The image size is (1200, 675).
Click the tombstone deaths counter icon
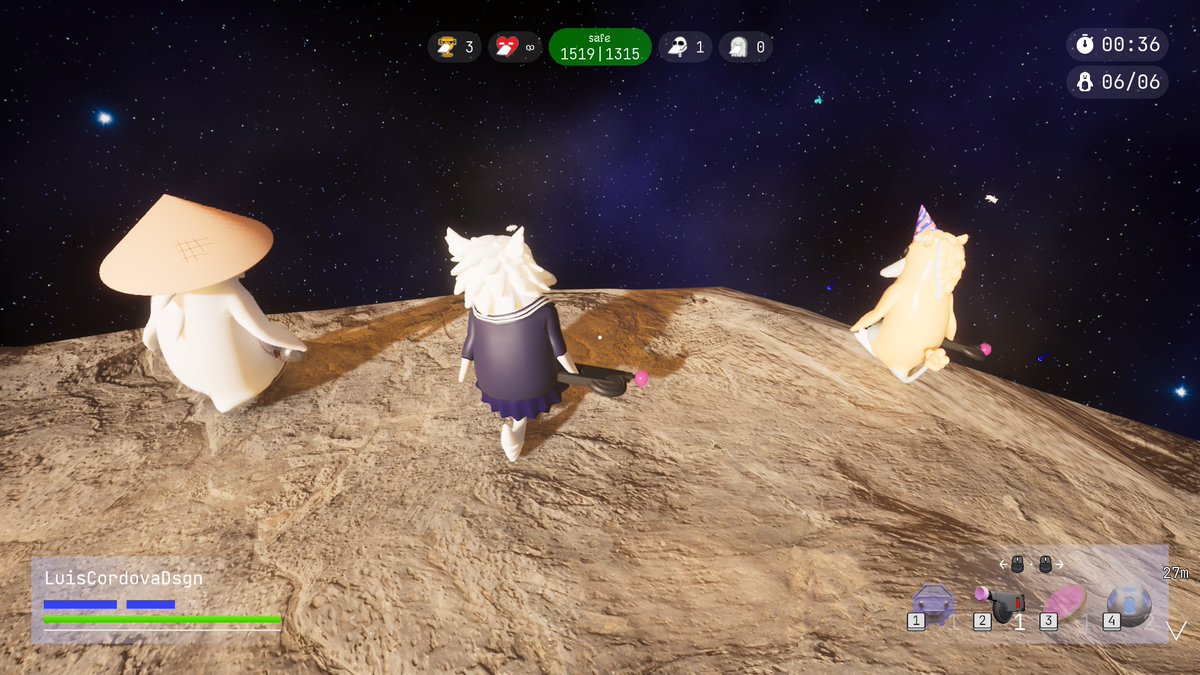click(738, 47)
